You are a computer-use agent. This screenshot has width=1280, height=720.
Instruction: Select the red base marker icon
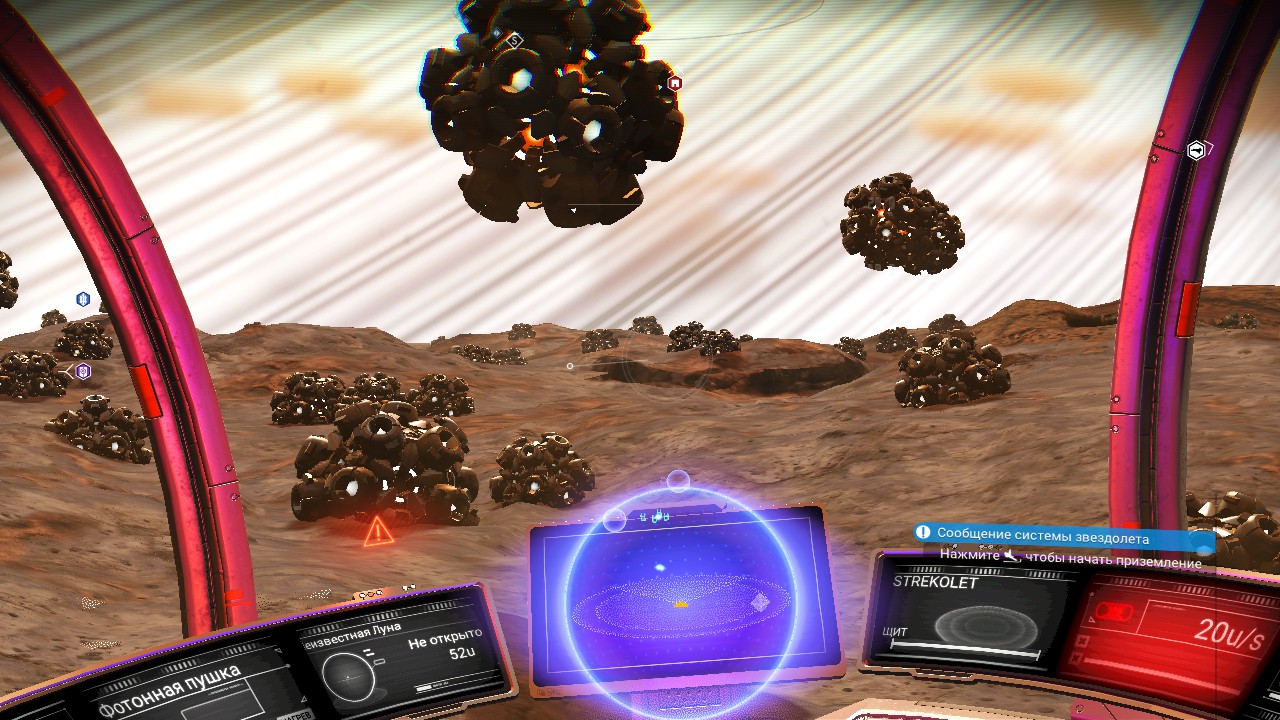(x=675, y=83)
